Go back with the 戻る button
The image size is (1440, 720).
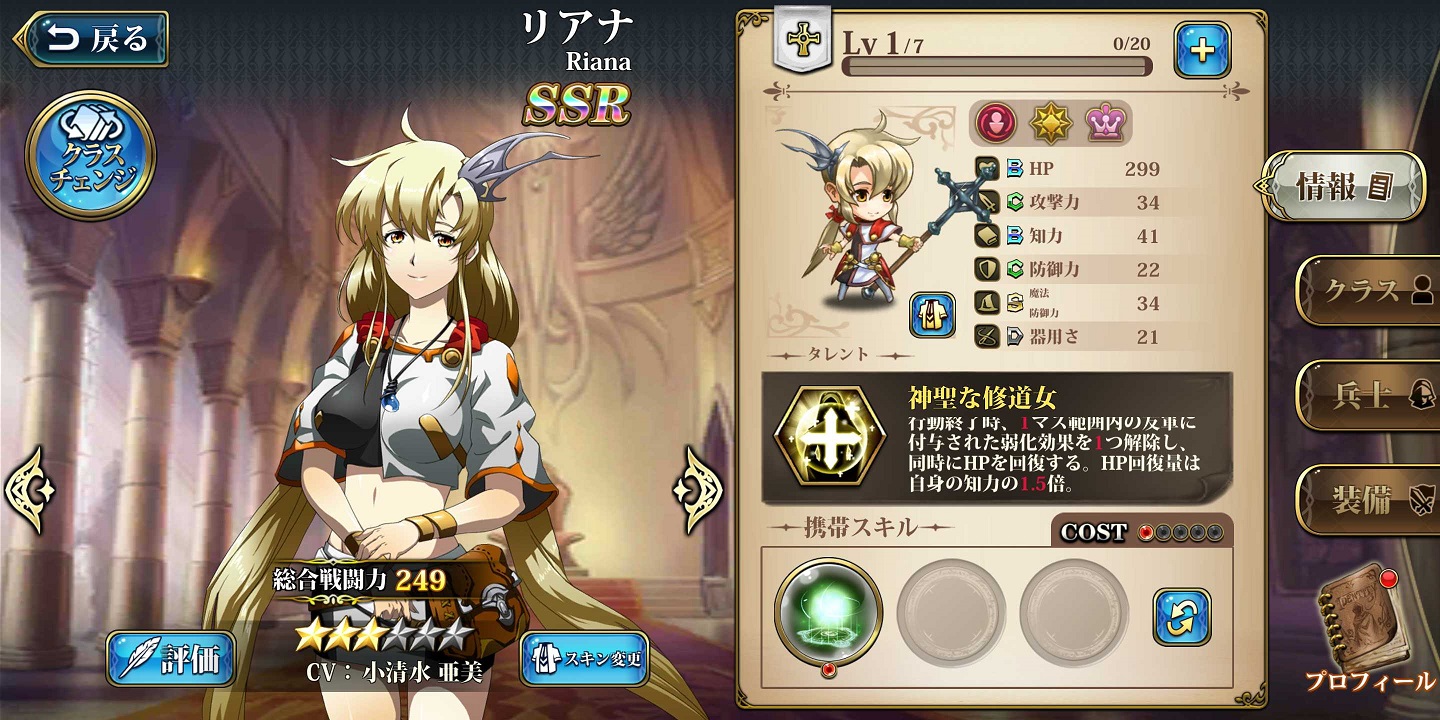coord(92,39)
